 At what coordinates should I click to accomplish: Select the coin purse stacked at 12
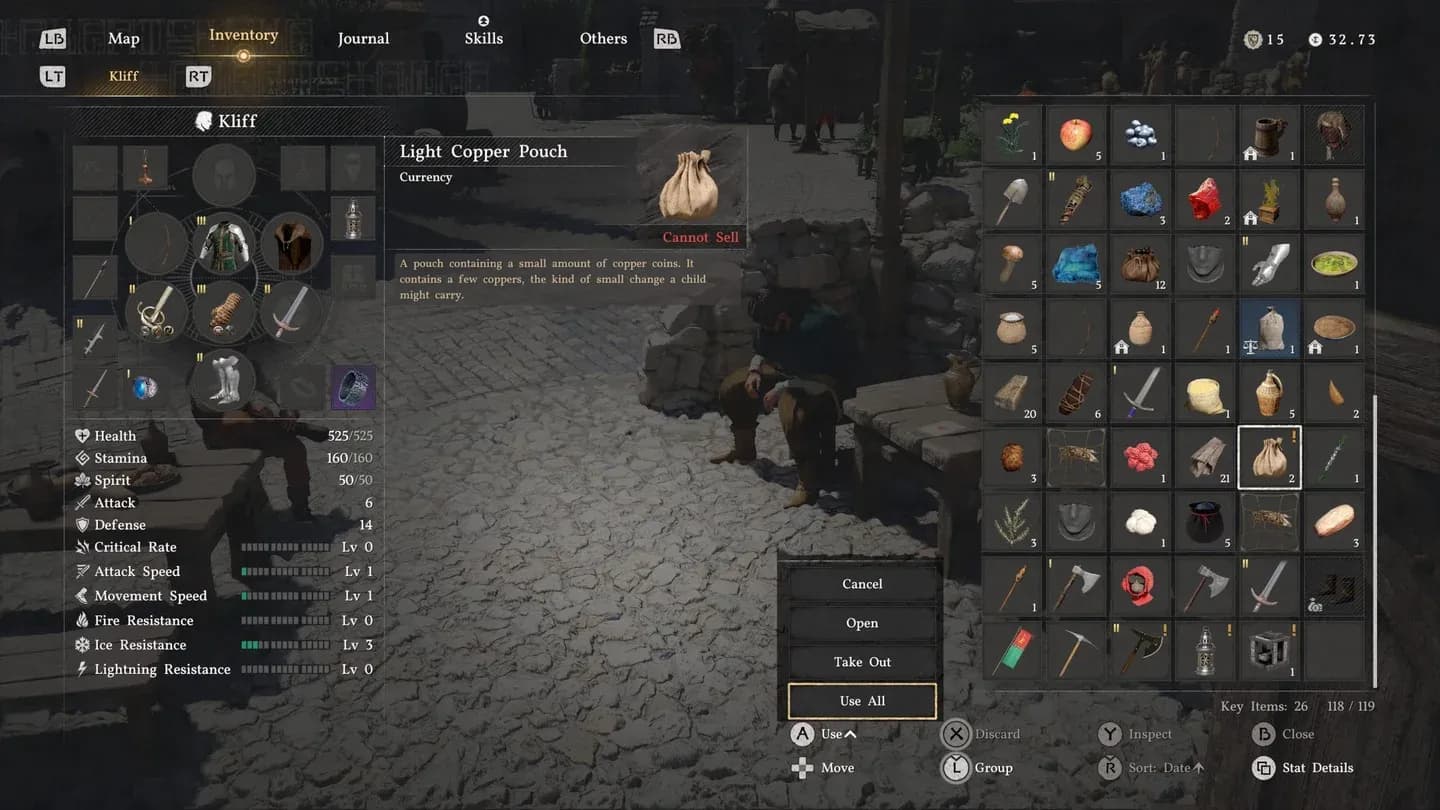click(x=1140, y=263)
